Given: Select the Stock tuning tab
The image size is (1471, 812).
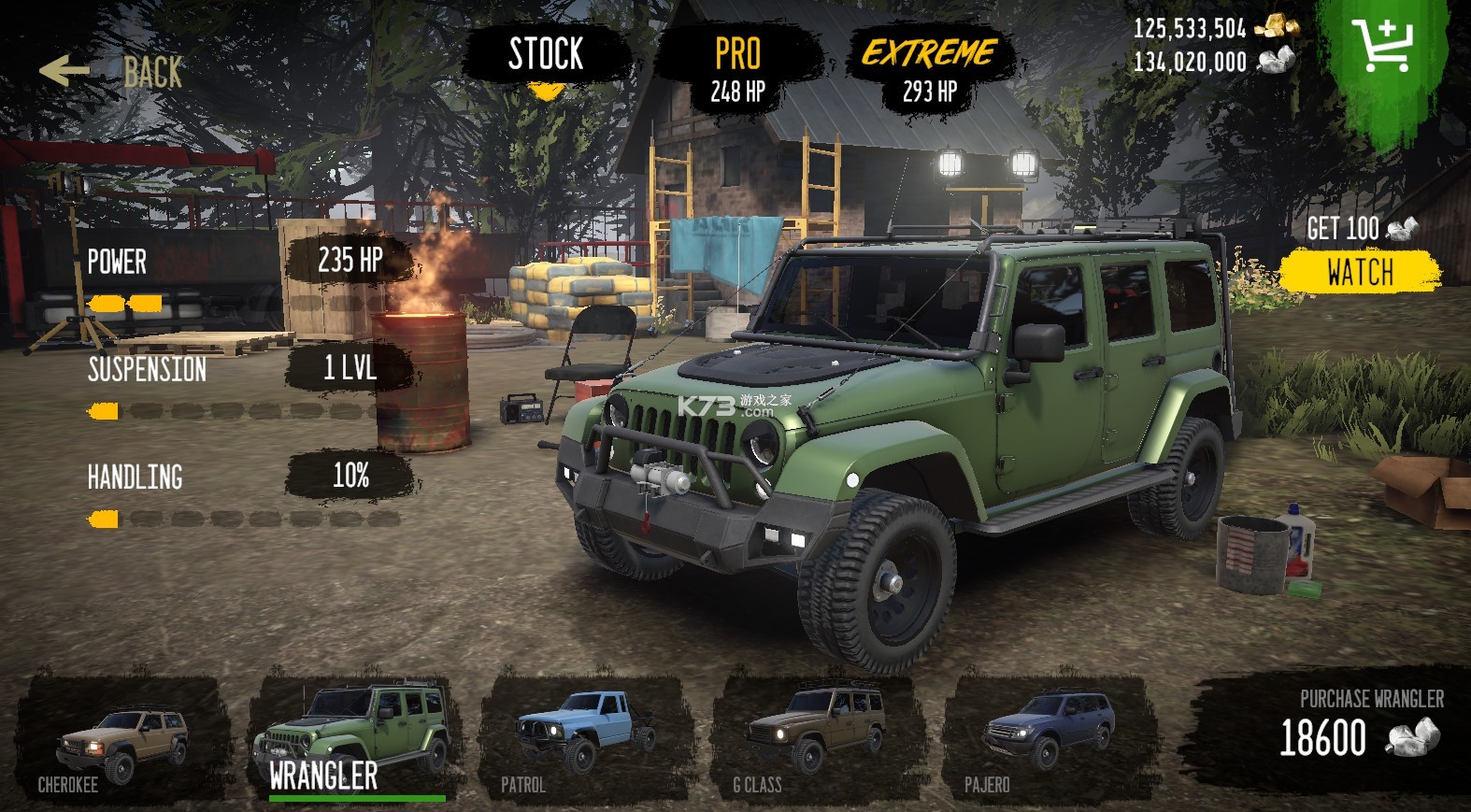Looking at the screenshot, I should tap(546, 55).
